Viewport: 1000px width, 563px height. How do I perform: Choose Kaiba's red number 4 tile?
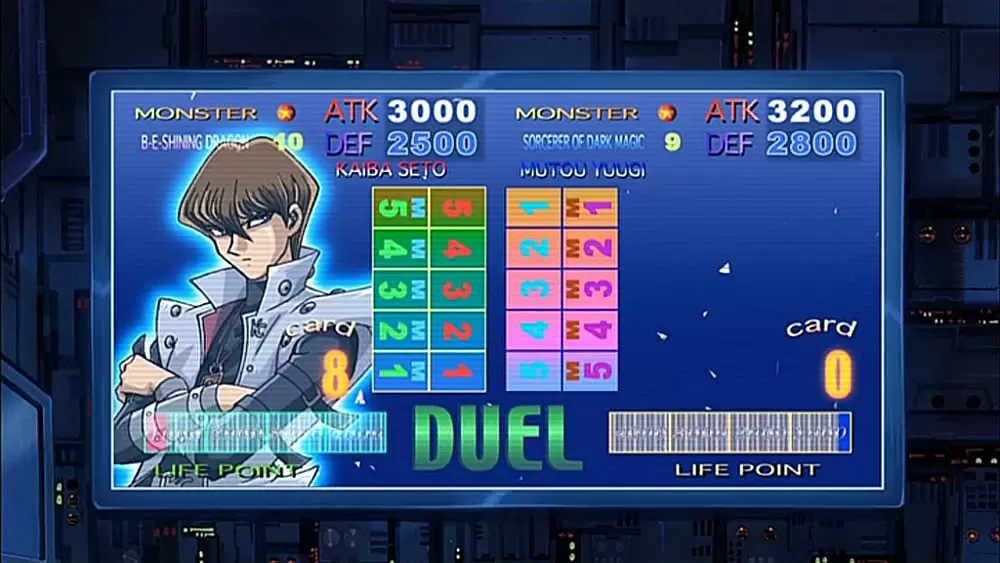click(458, 249)
